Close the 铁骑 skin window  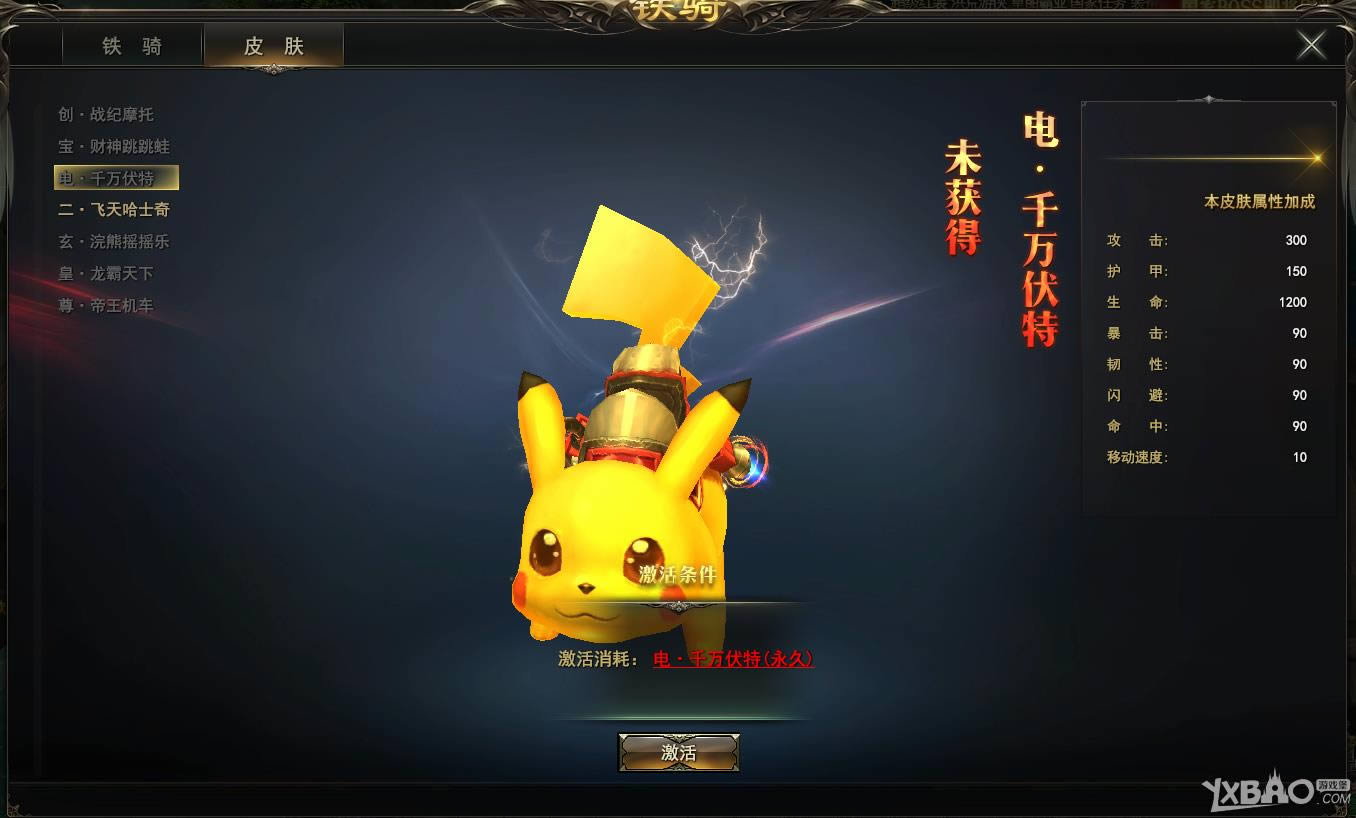tap(1311, 44)
